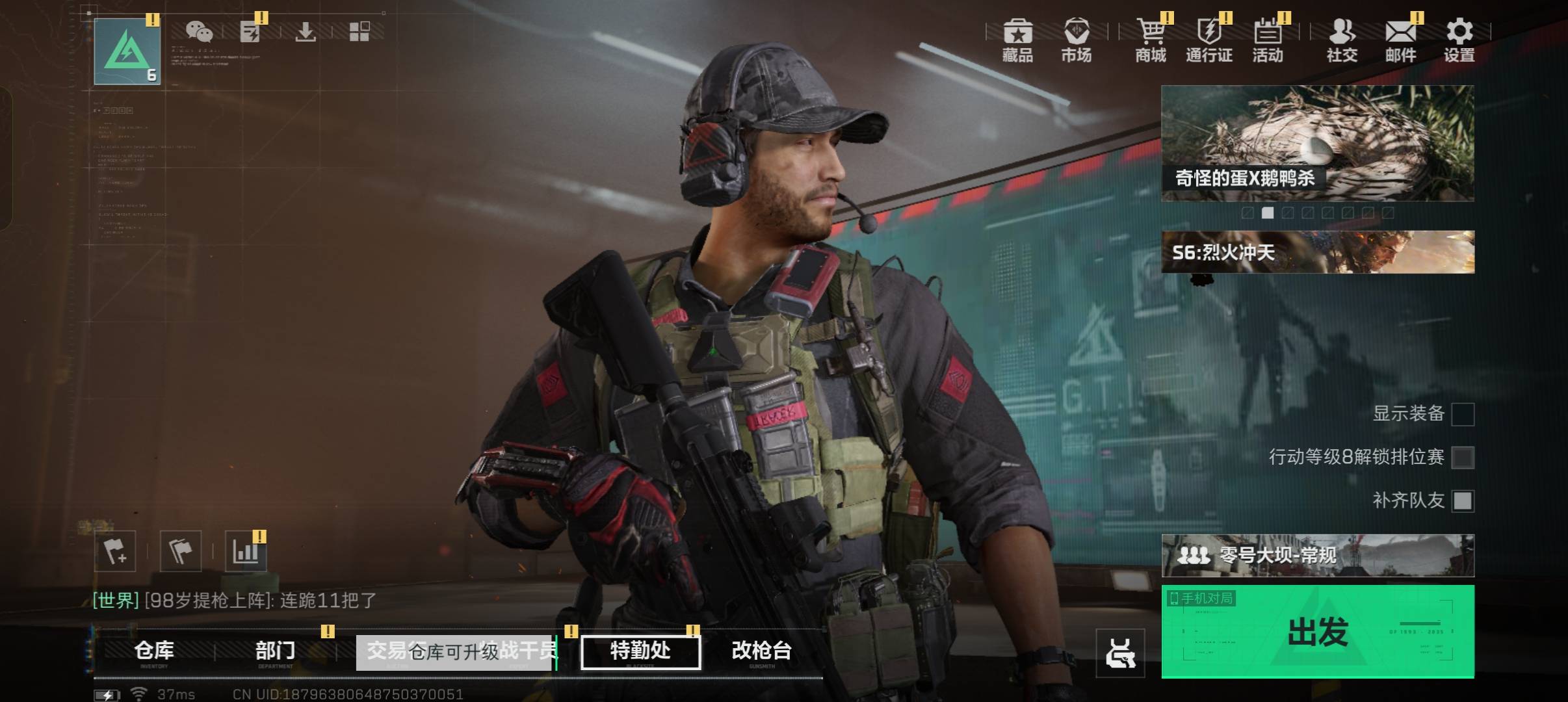1568x702 pixels.
Task: Open the 通行证 battle pass
Action: click(x=1209, y=40)
